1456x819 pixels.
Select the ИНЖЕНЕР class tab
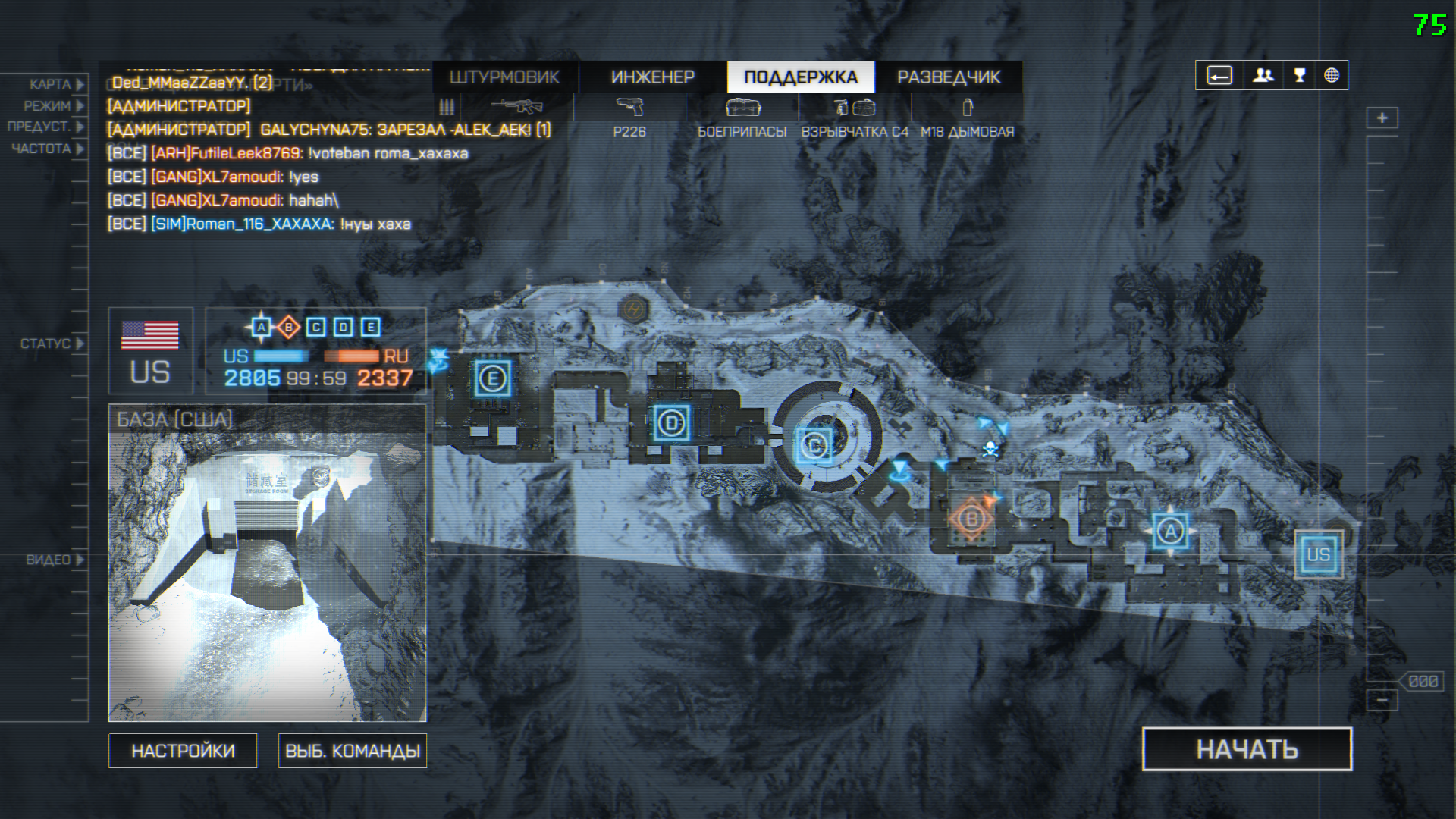click(652, 77)
